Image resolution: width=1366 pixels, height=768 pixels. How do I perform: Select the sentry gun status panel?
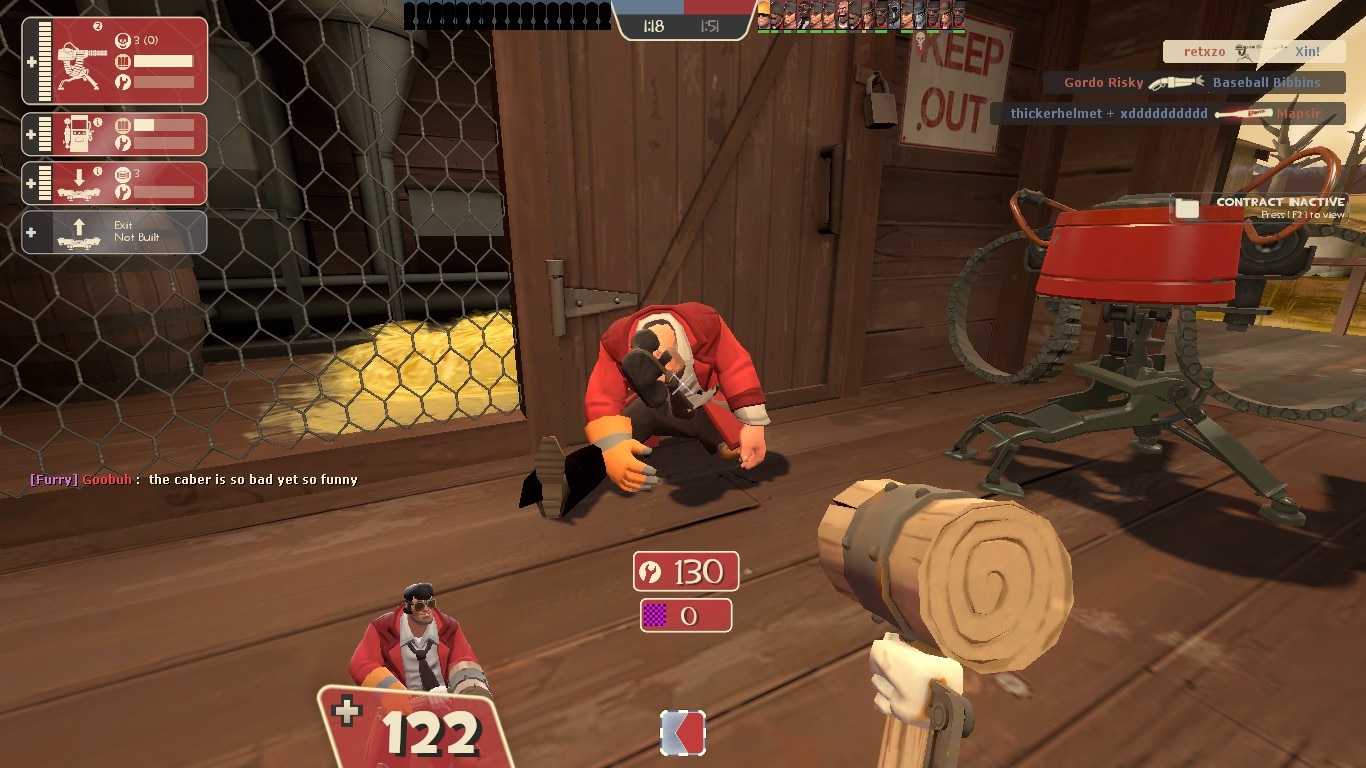tap(114, 61)
